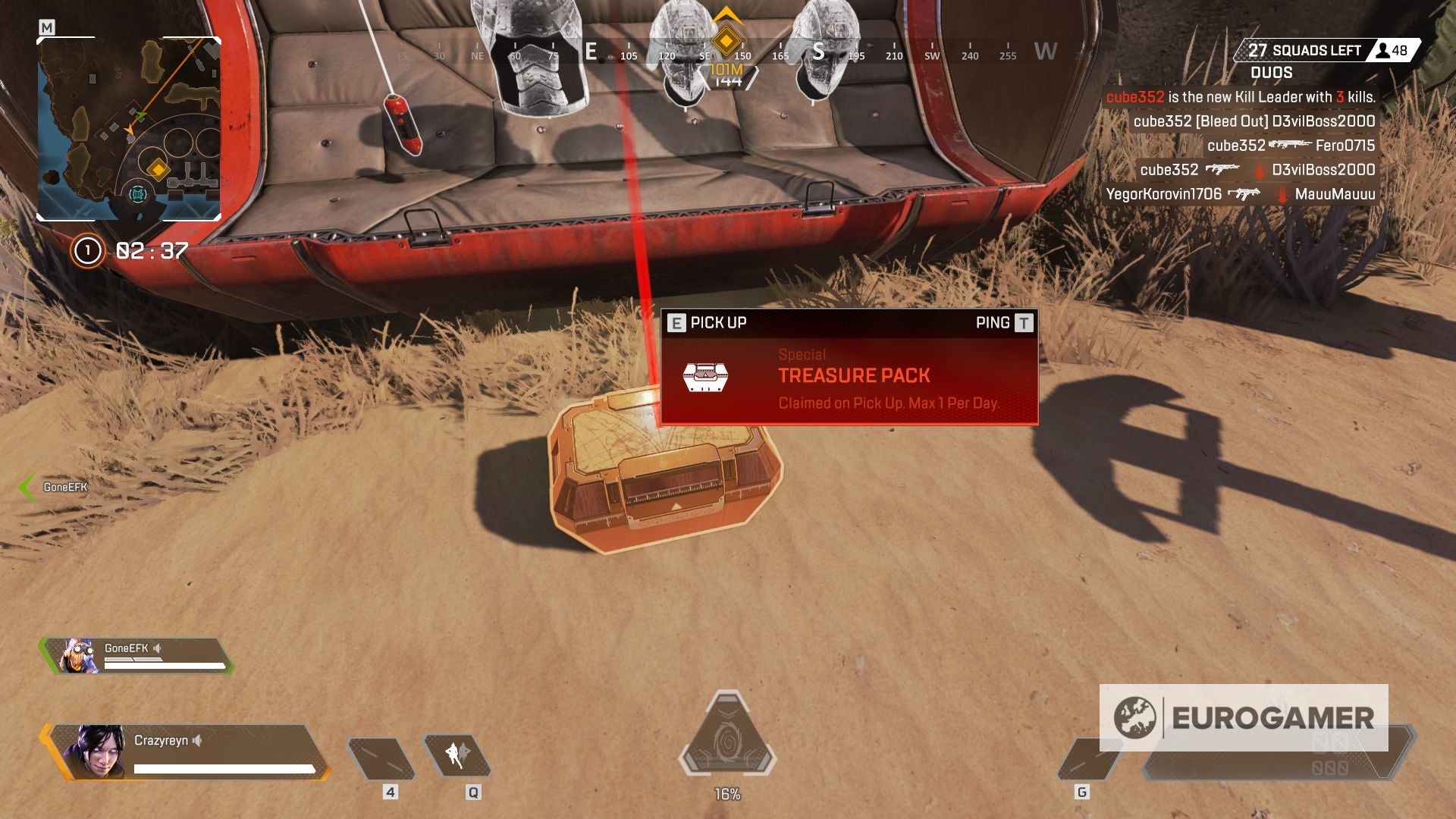The image size is (1456, 819).
Task: Open the map via the M indicator
Action: click(x=48, y=26)
